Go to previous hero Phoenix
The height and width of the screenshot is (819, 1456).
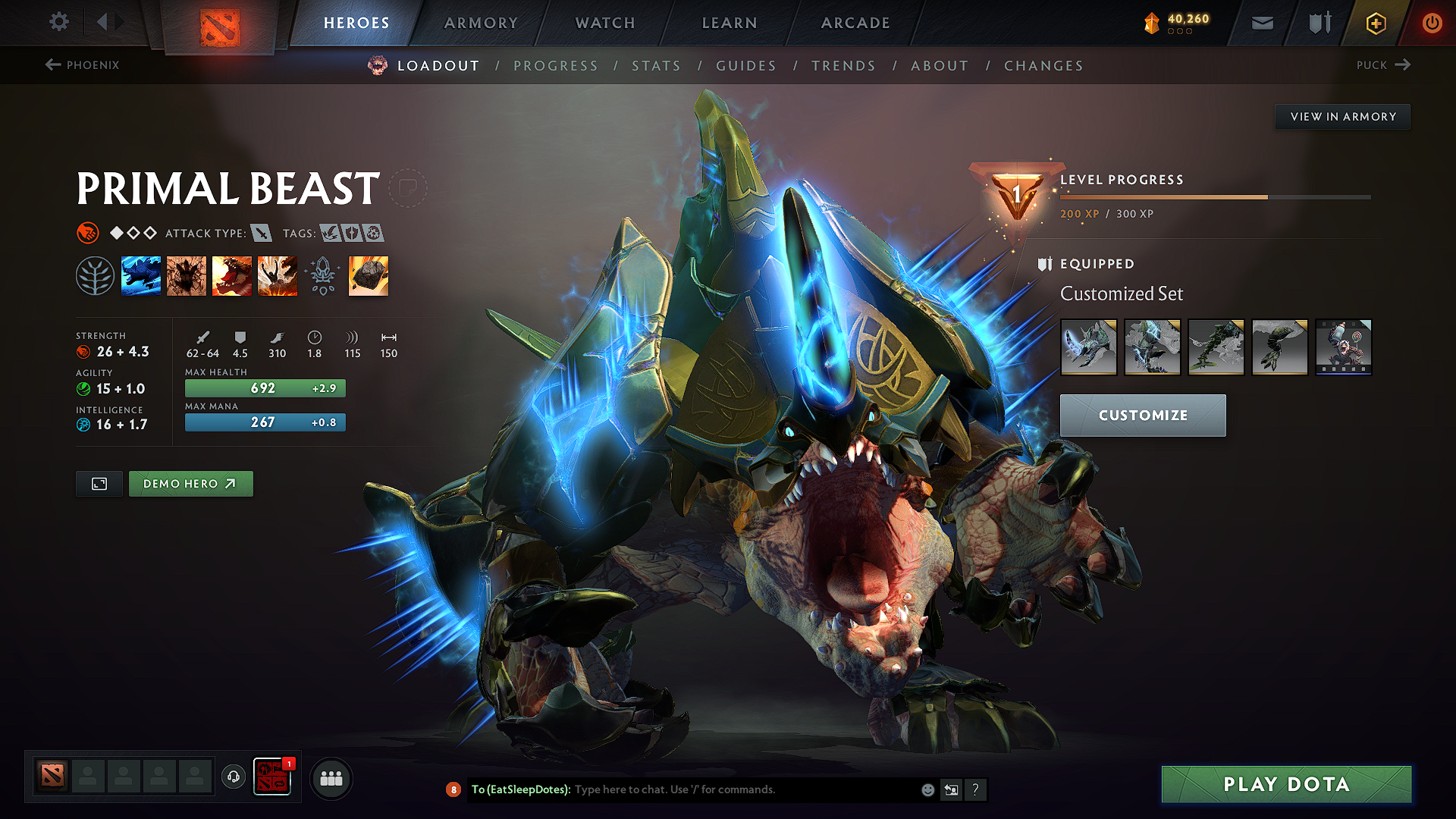pos(82,65)
